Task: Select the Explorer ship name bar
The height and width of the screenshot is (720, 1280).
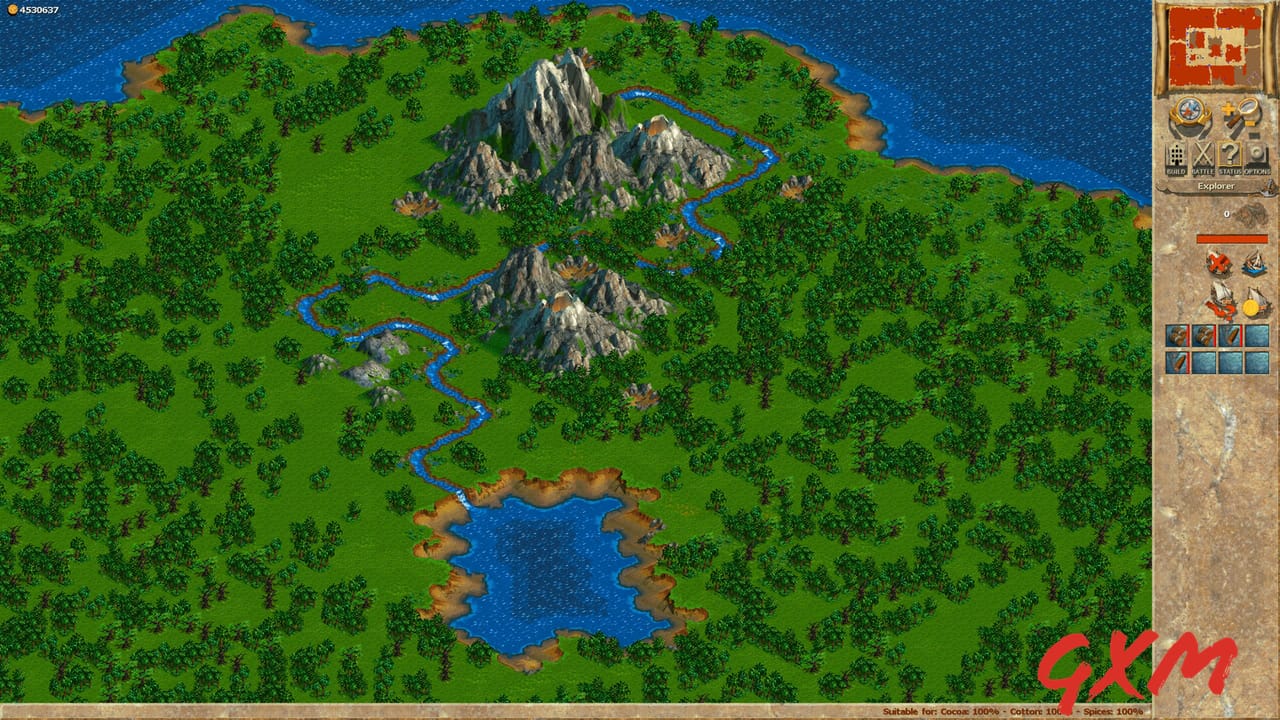Action: (x=1216, y=186)
